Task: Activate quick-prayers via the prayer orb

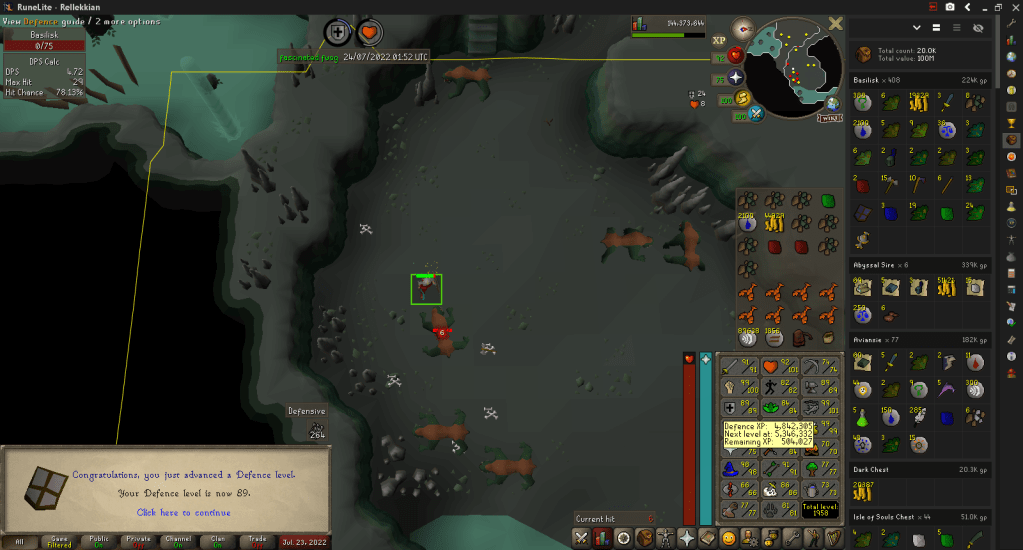Action: [x=737, y=77]
